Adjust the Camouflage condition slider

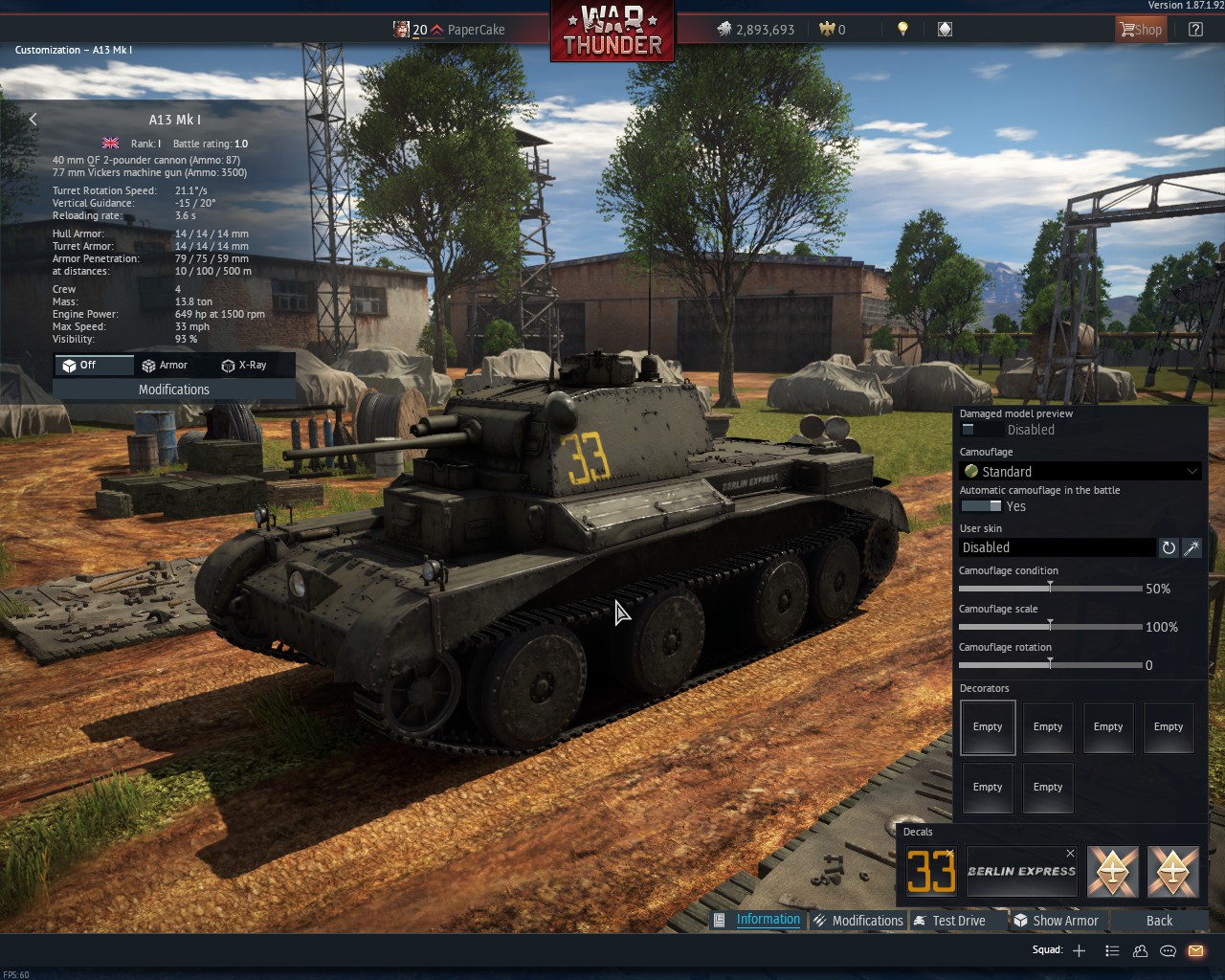coord(1050,588)
